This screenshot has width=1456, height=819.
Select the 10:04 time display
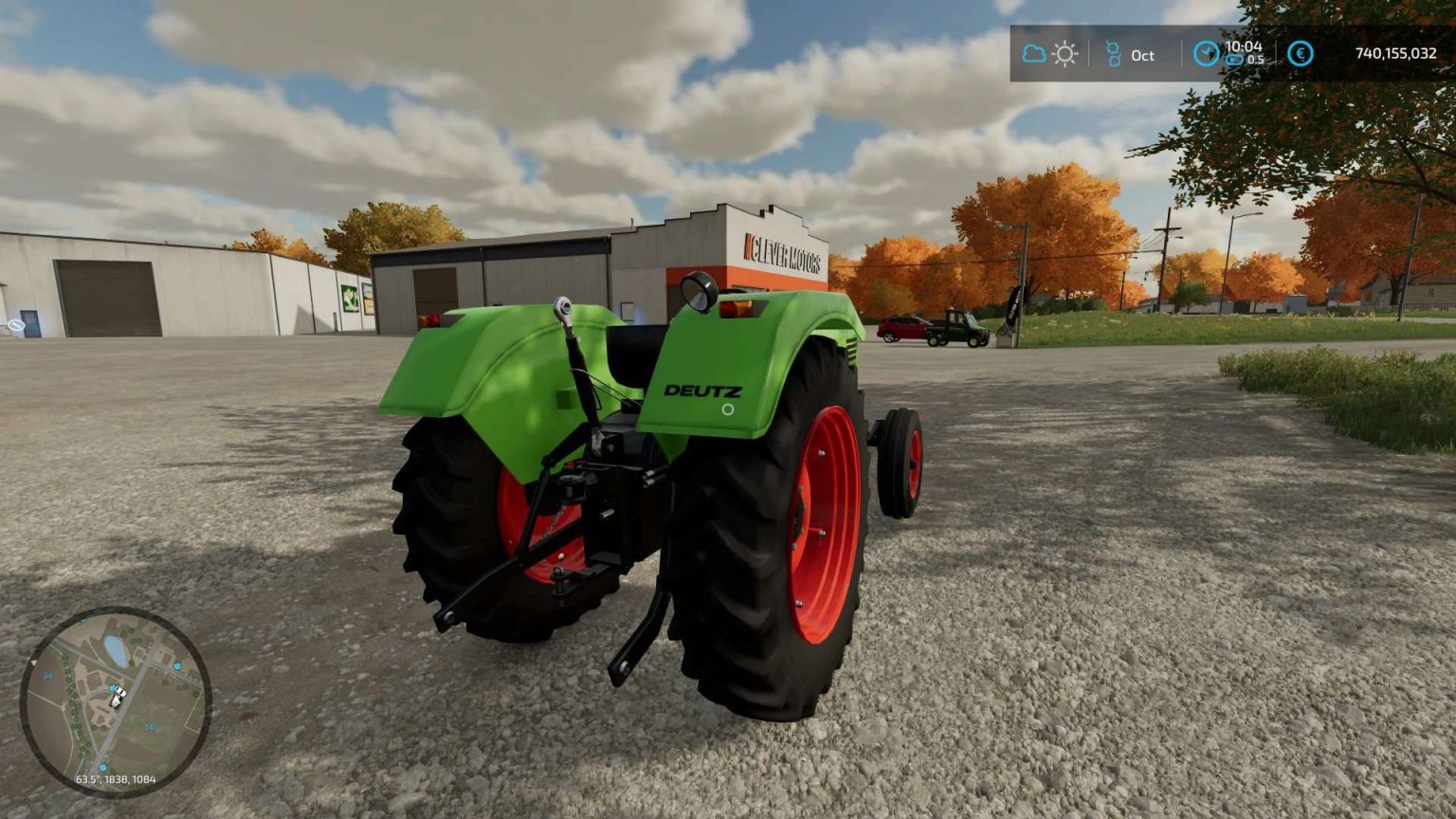[x=1245, y=47]
